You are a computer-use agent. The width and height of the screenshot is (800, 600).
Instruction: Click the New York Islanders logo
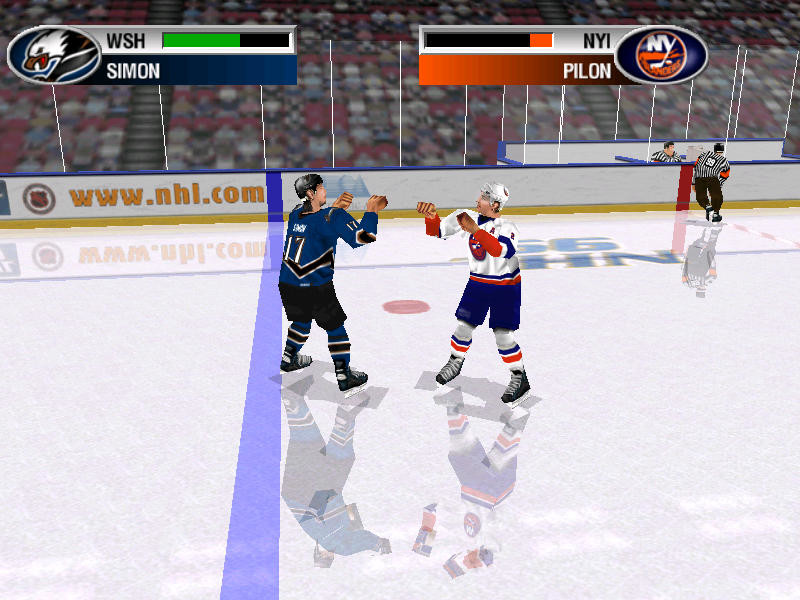(x=660, y=55)
